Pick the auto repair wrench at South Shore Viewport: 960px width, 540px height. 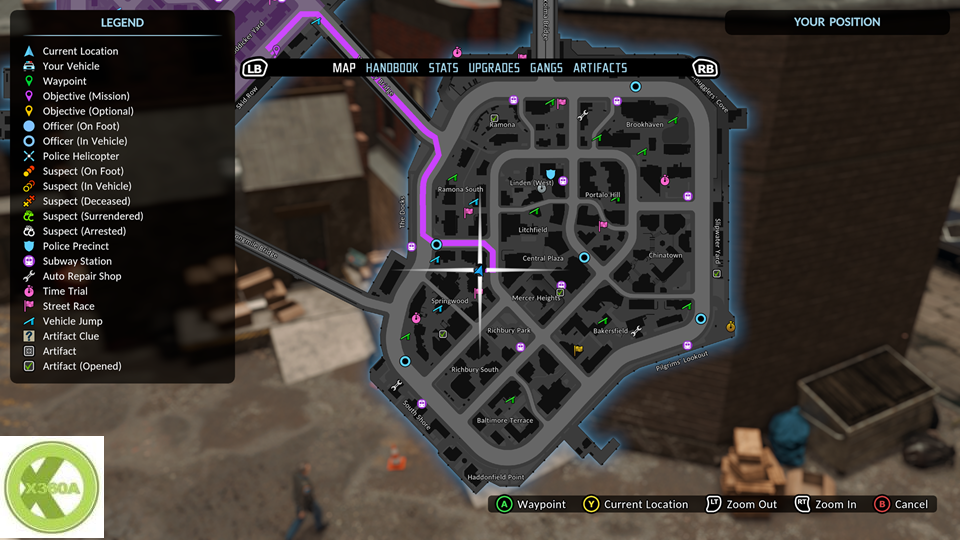pos(398,385)
